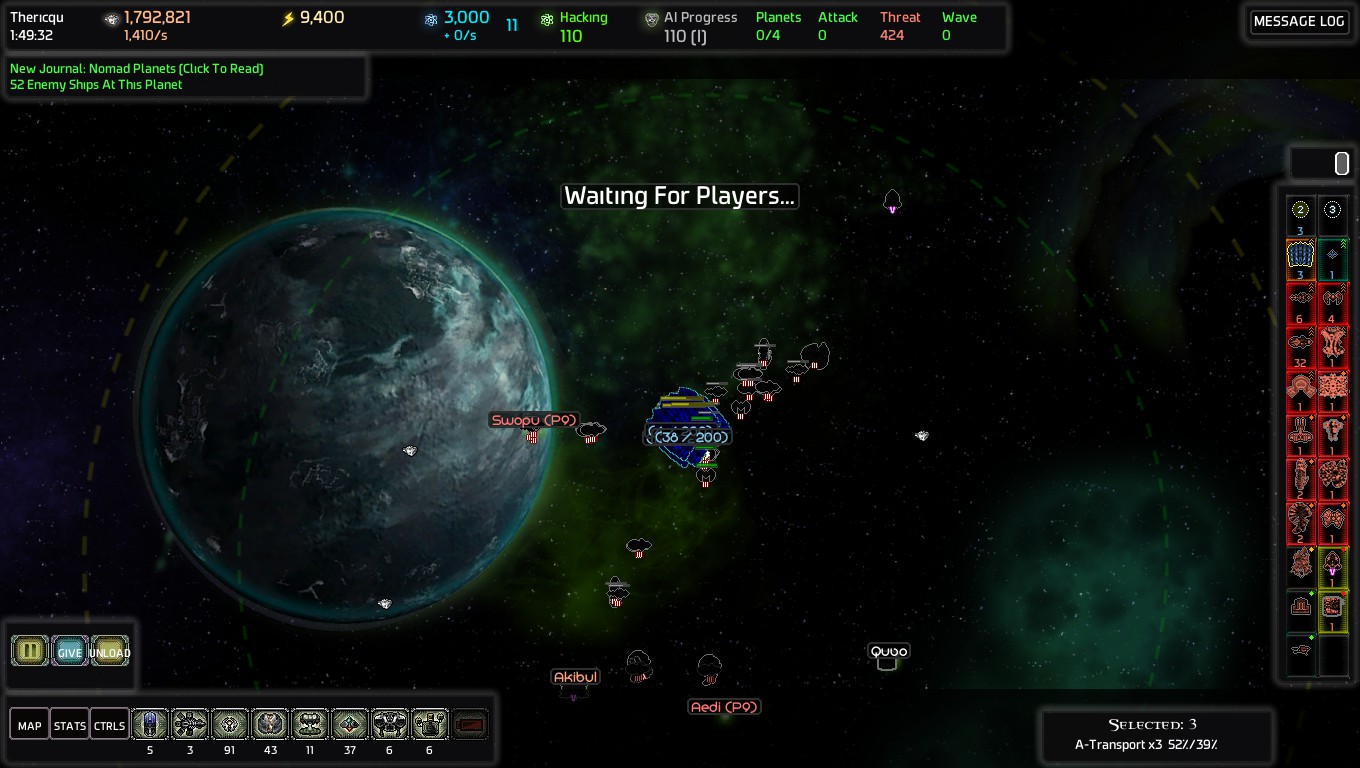
Task: Select the ship group with count 37
Action: click(x=350, y=724)
